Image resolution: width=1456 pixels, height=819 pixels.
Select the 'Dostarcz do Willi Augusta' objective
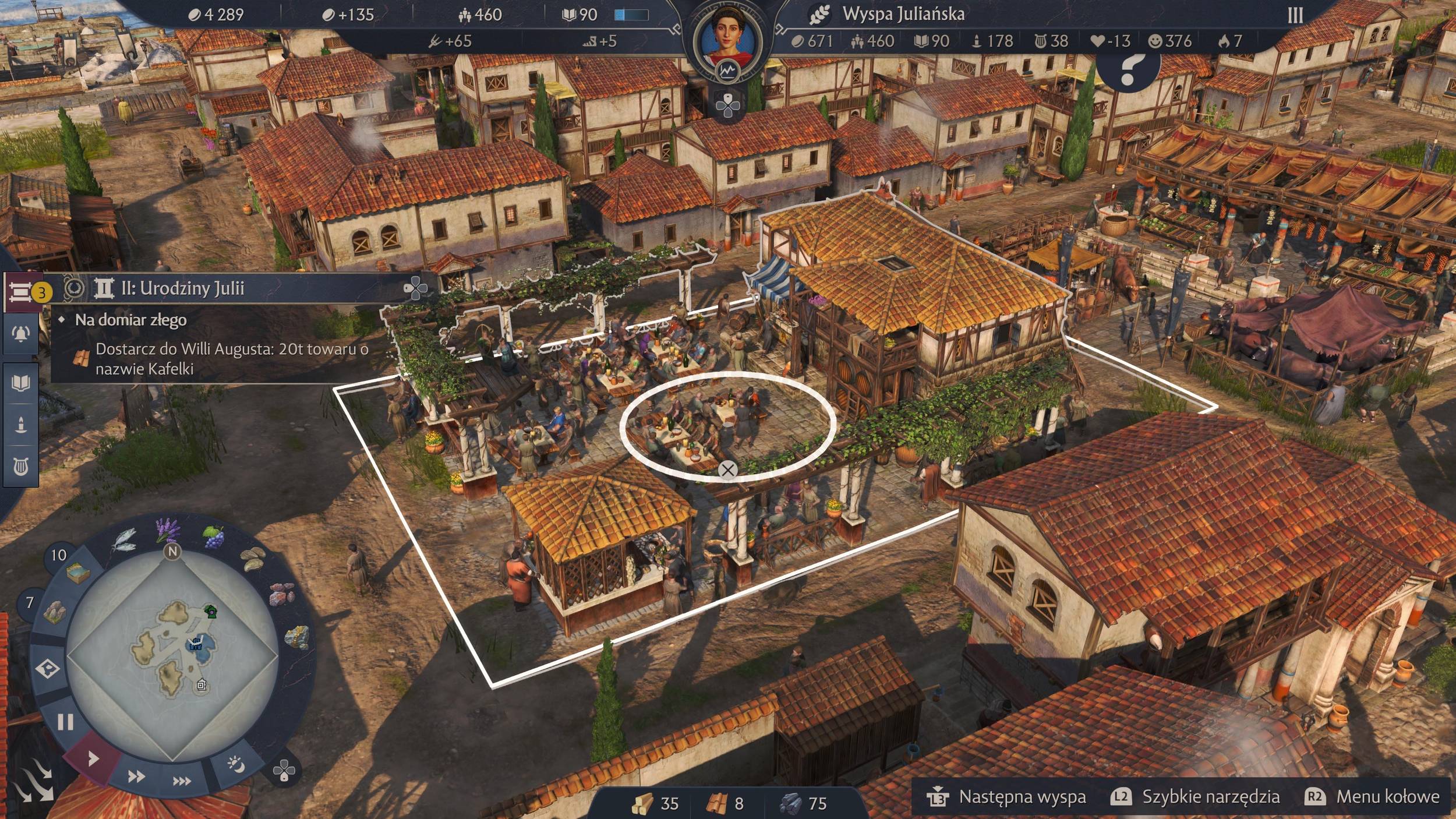(231, 358)
